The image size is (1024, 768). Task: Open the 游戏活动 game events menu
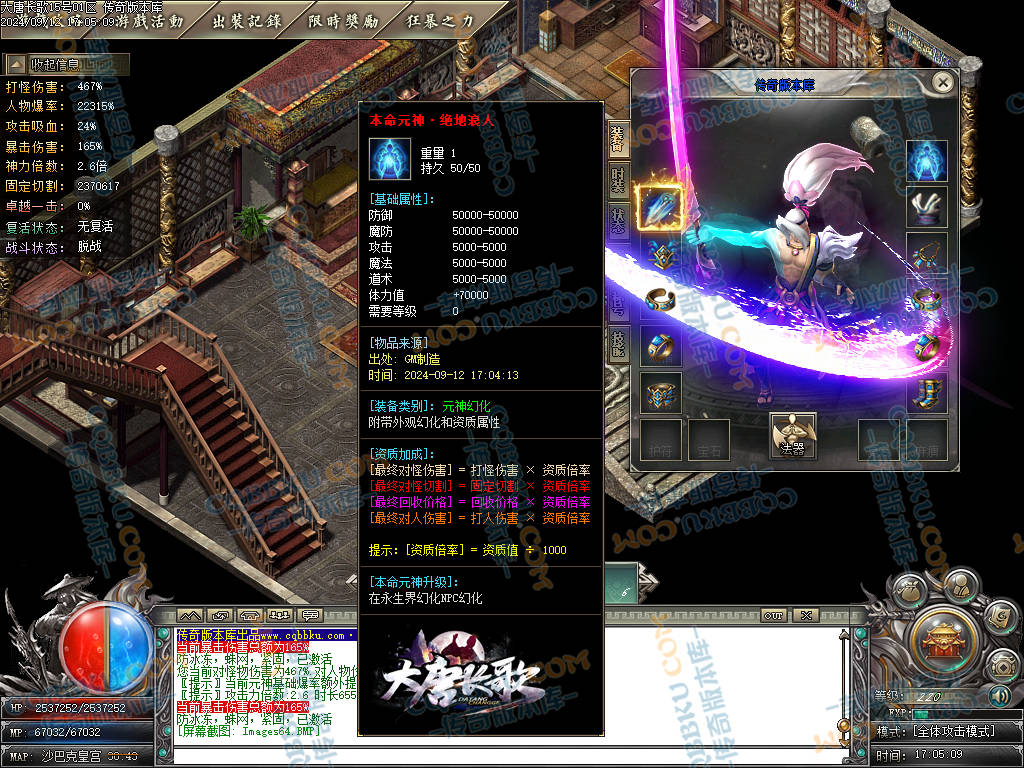[x=148, y=21]
